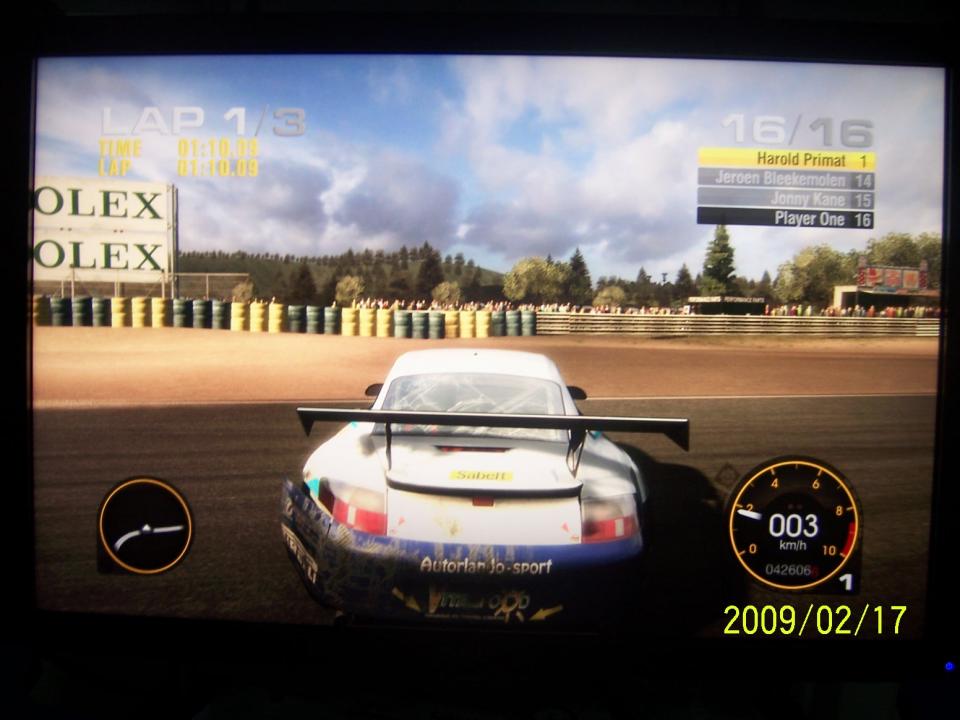Select Jonny Kane in the position list
This screenshot has width=960, height=720.
pos(786,199)
